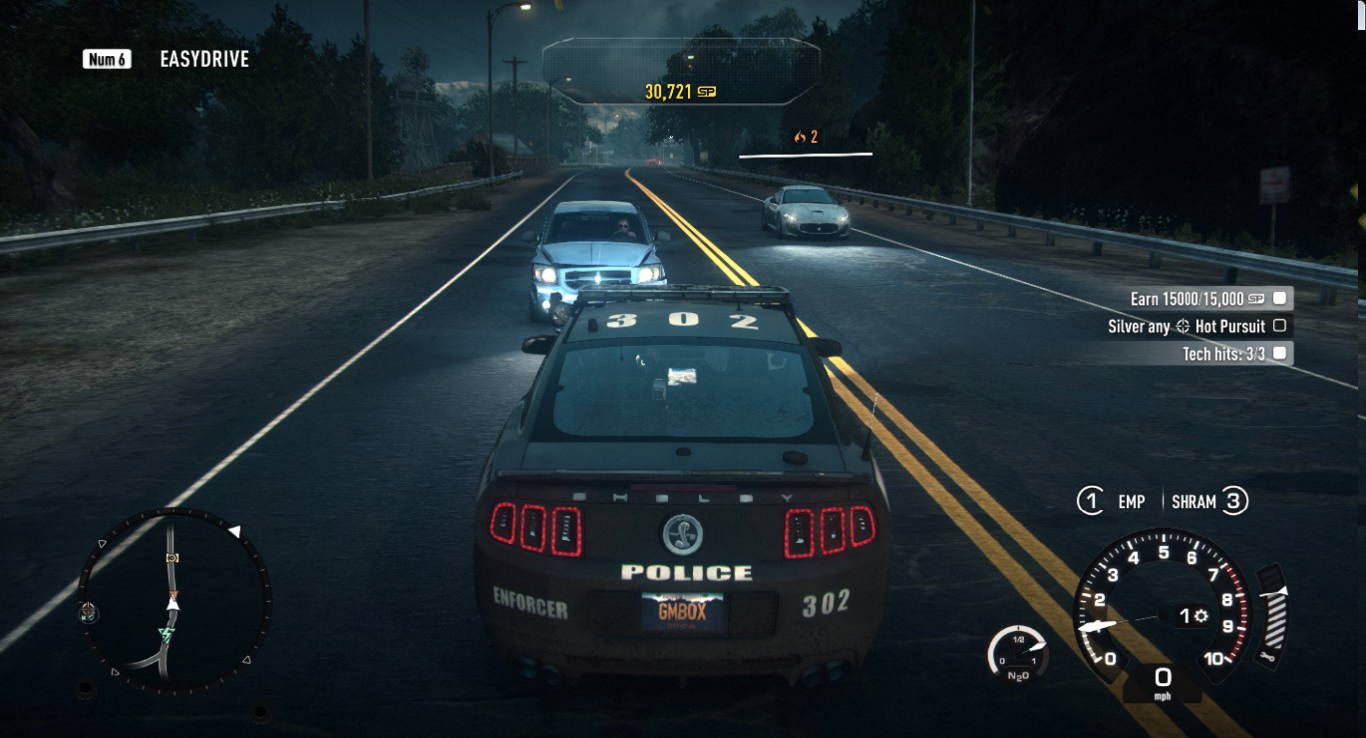Open the EasyDrive menu

point(204,59)
